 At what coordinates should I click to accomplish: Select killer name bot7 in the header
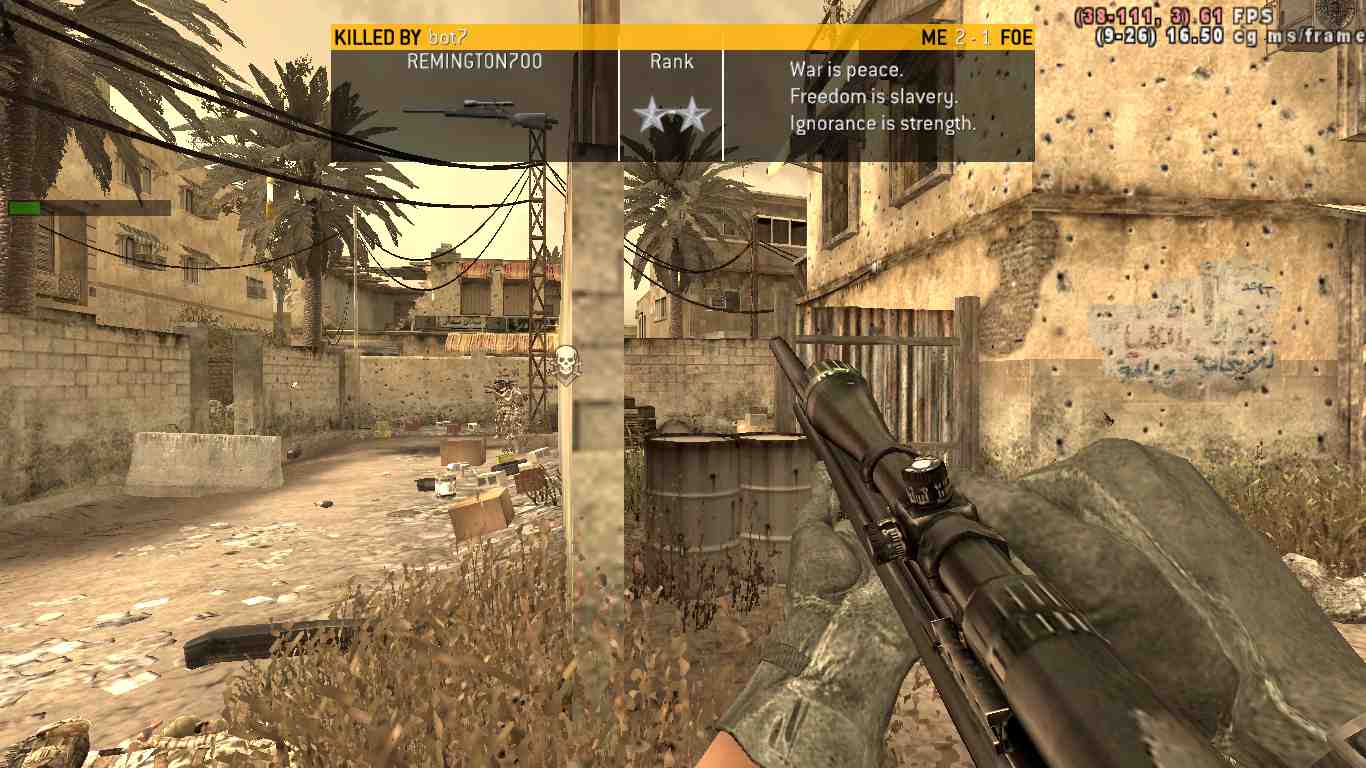447,38
